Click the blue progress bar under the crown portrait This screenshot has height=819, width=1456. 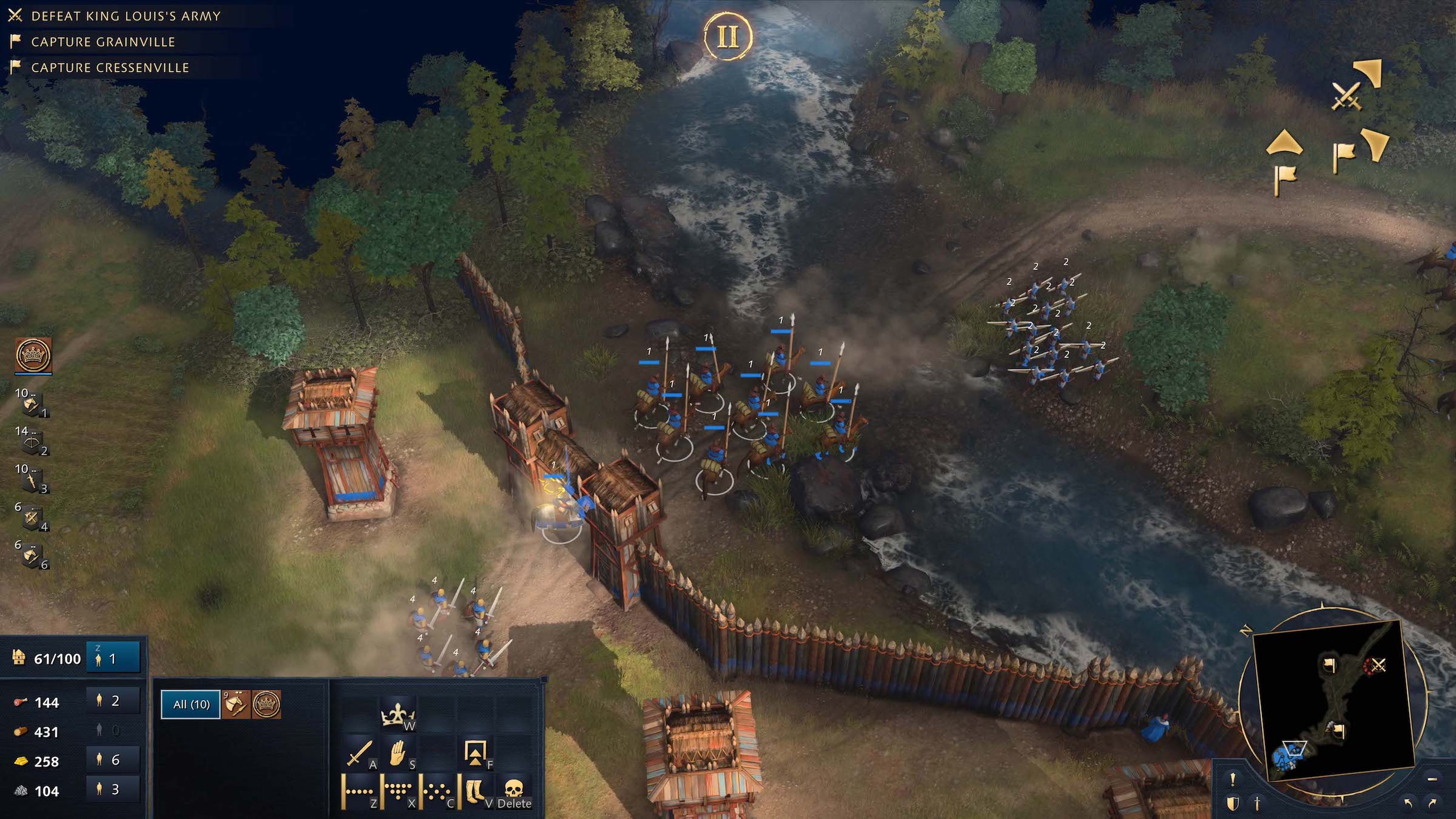point(33,373)
